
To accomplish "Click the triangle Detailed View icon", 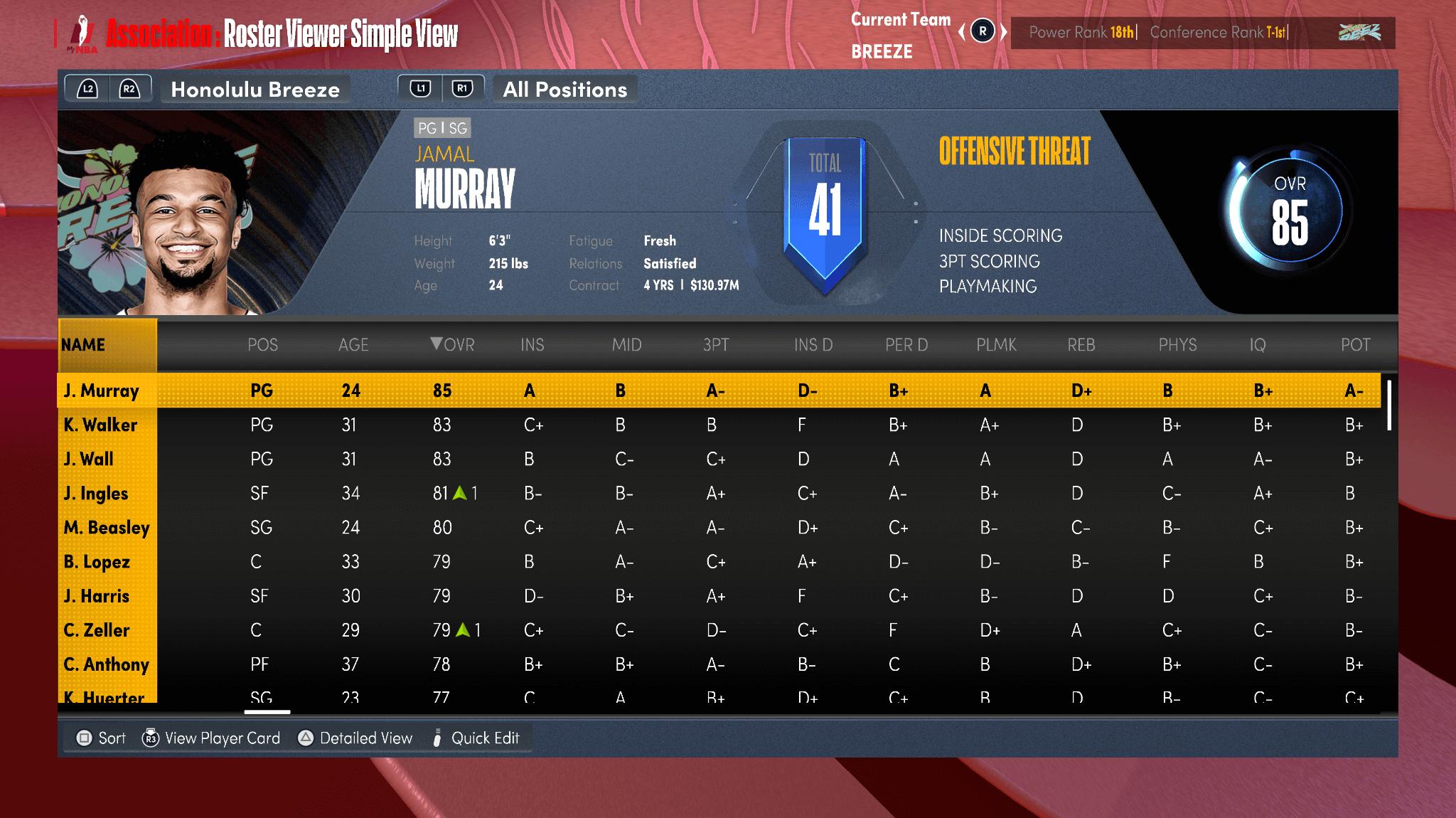I will tap(304, 738).
